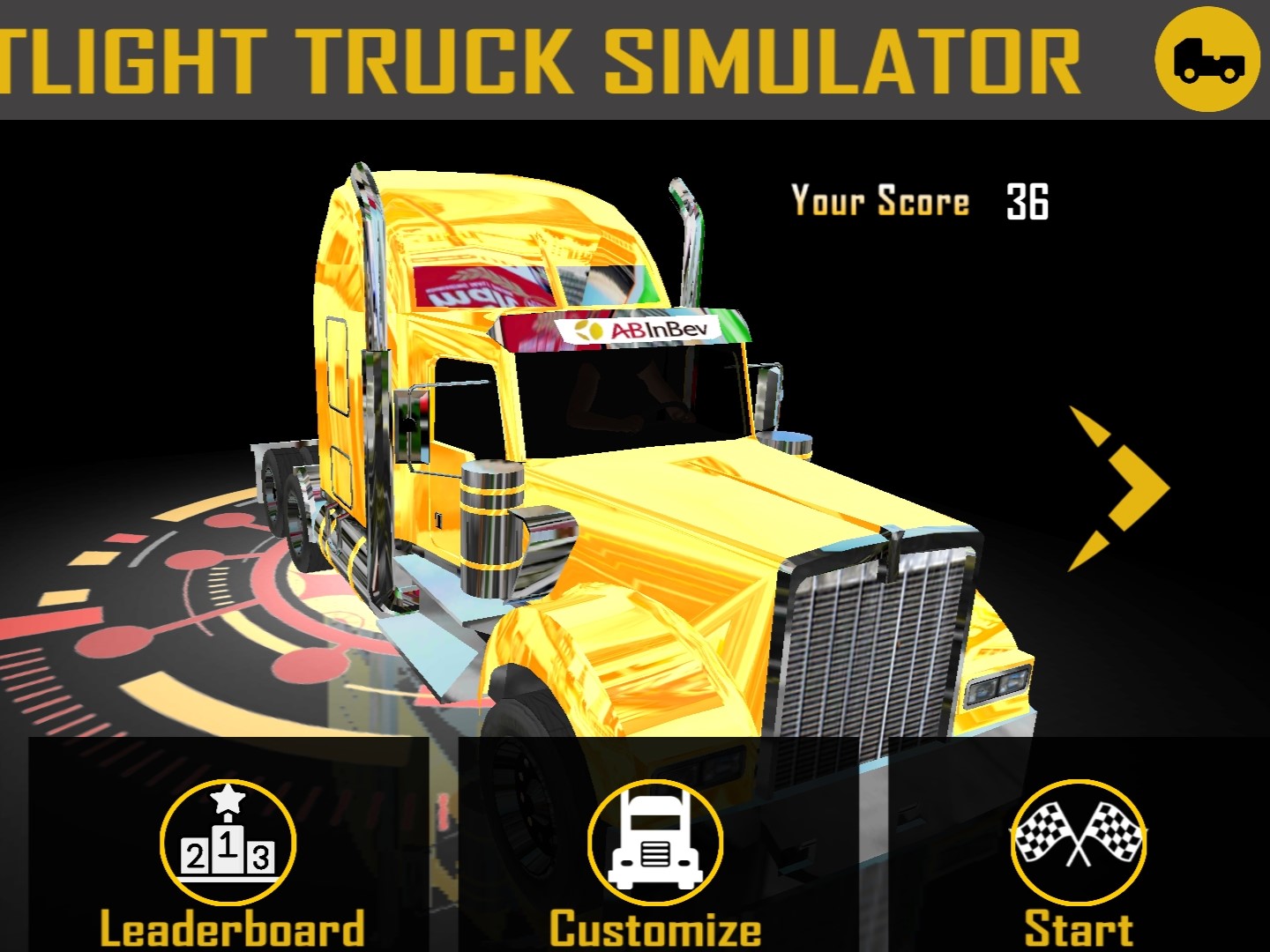The width and height of the screenshot is (1270, 952).
Task: Click the star above the podium icon
Action: point(226,800)
